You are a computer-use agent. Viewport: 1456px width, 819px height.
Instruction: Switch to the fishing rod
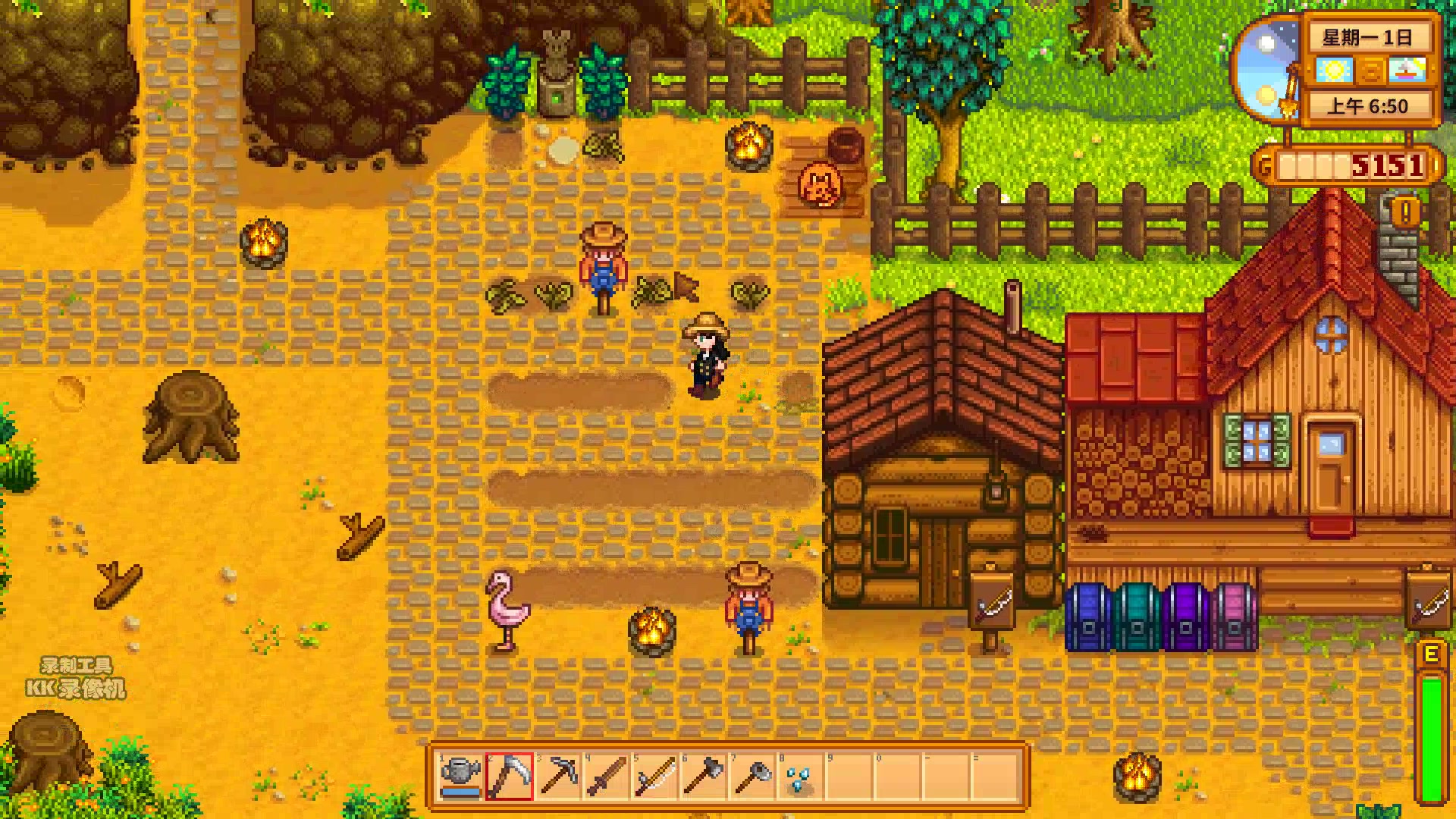tap(655, 777)
